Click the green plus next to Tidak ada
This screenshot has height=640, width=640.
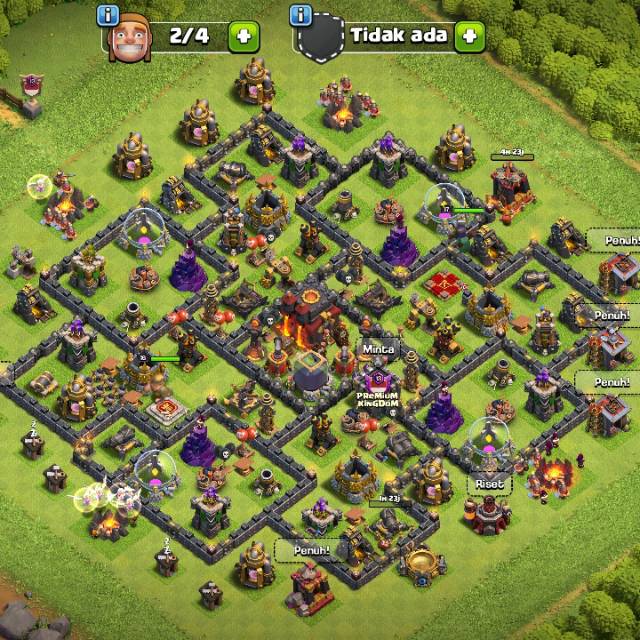[x=468, y=37]
